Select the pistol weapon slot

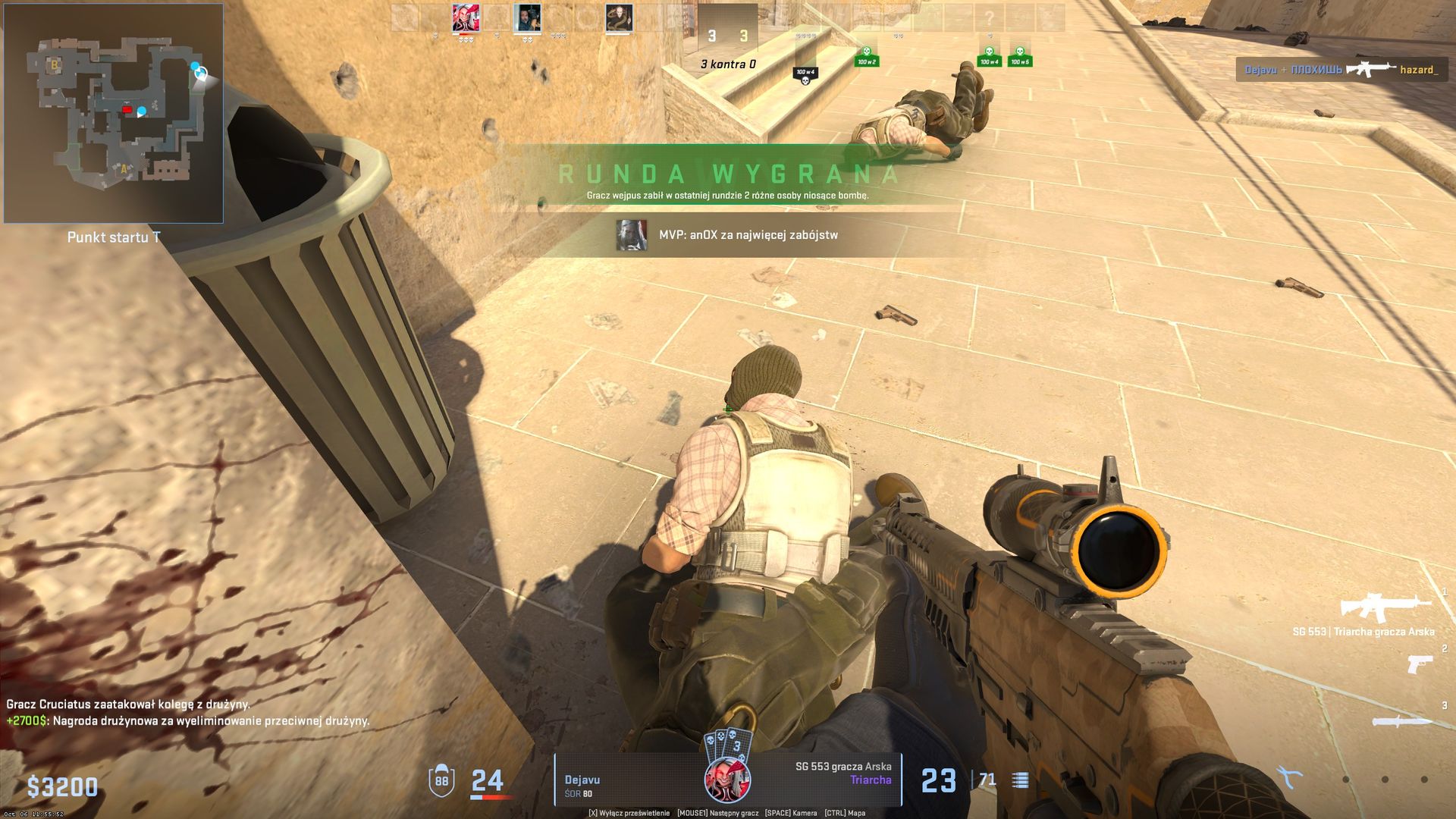tap(1420, 664)
